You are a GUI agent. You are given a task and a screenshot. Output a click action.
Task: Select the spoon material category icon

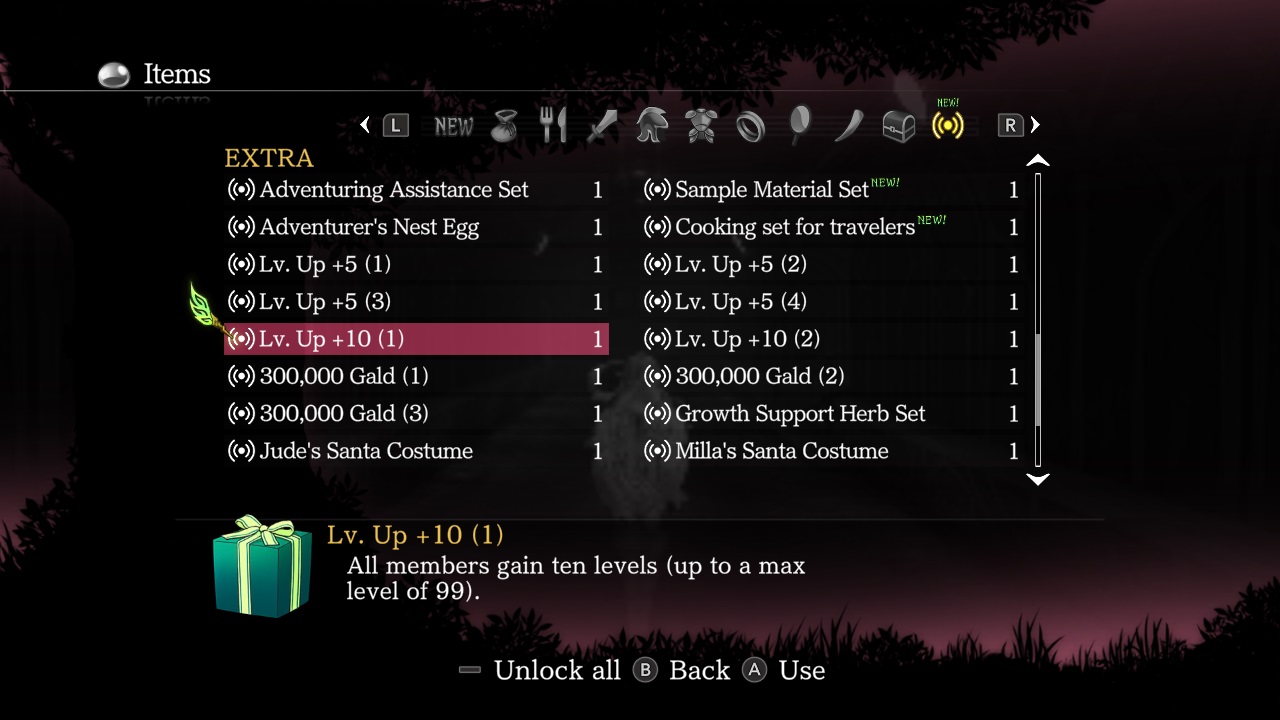coord(799,125)
